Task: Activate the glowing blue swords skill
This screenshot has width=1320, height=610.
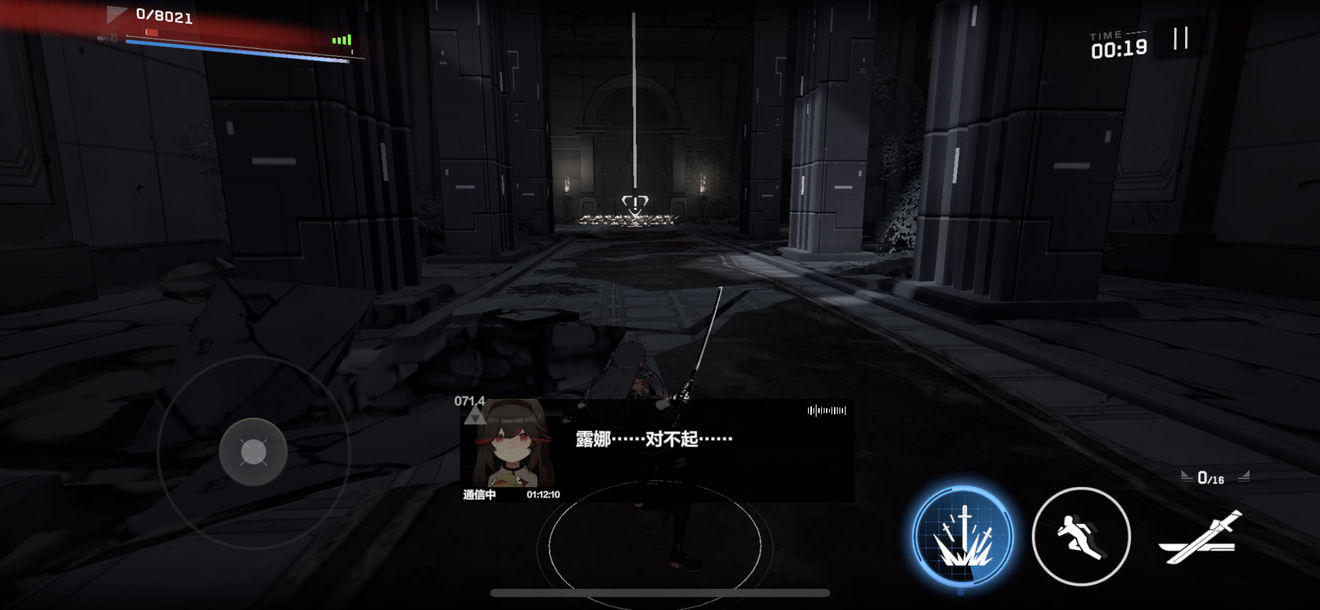Action: click(x=963, y=536)
